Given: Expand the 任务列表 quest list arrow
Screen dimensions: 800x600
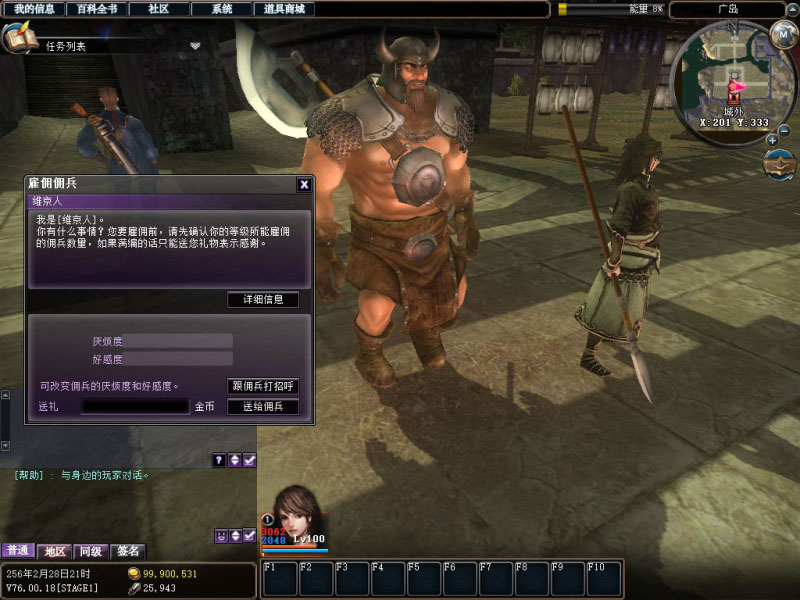Looking at the screenshot, I should [x=195, y=45].
